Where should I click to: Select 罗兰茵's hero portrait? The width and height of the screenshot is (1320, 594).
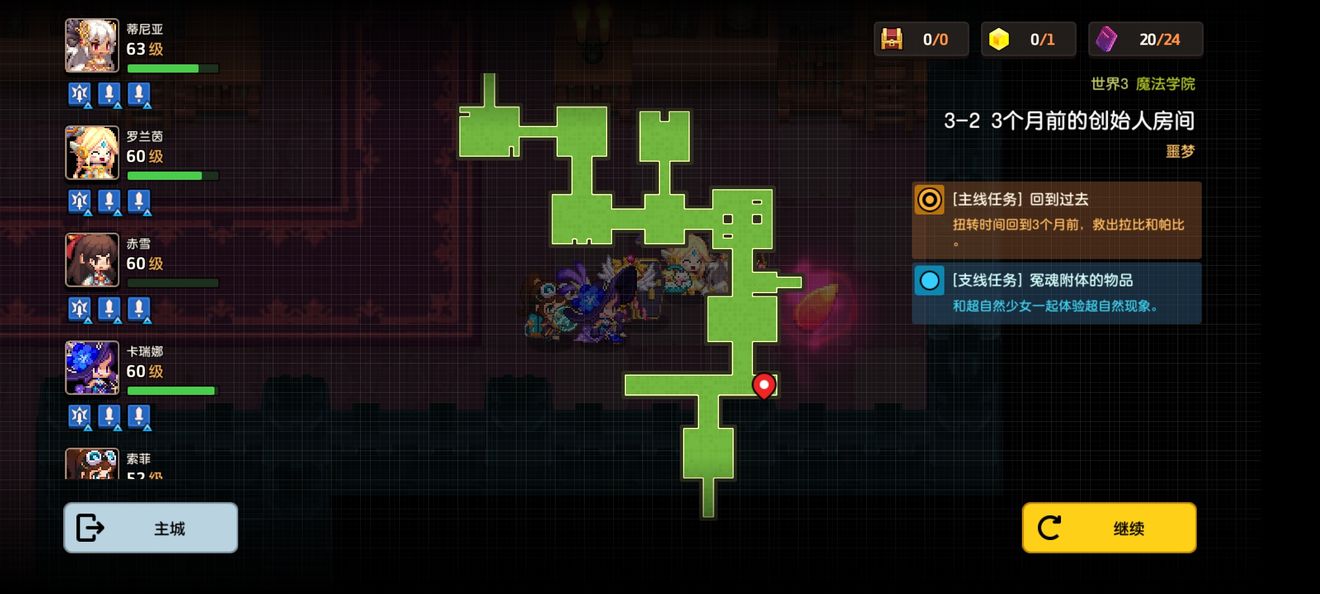click(x=92, y=153)
